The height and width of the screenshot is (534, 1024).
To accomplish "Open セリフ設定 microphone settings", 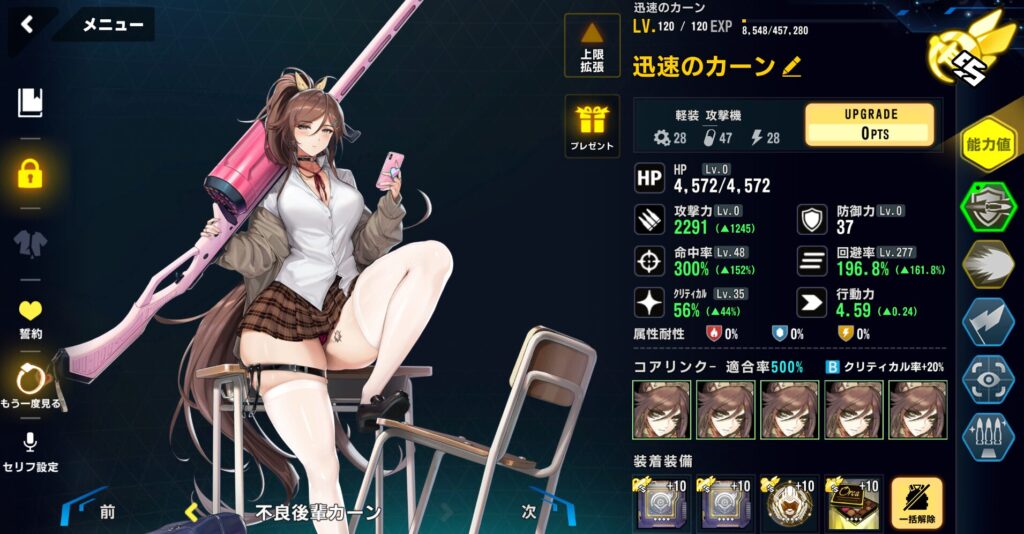I will [x=30, y=452].
